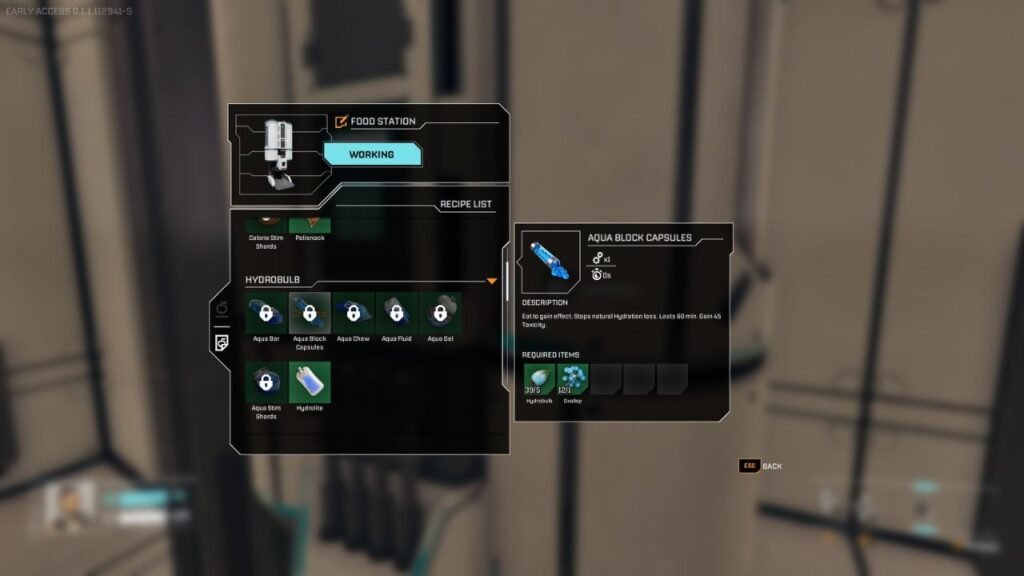Select the locked Aqua Bar recipe
The height and width of the screenshot is (576, 1024).
[266, 312]
